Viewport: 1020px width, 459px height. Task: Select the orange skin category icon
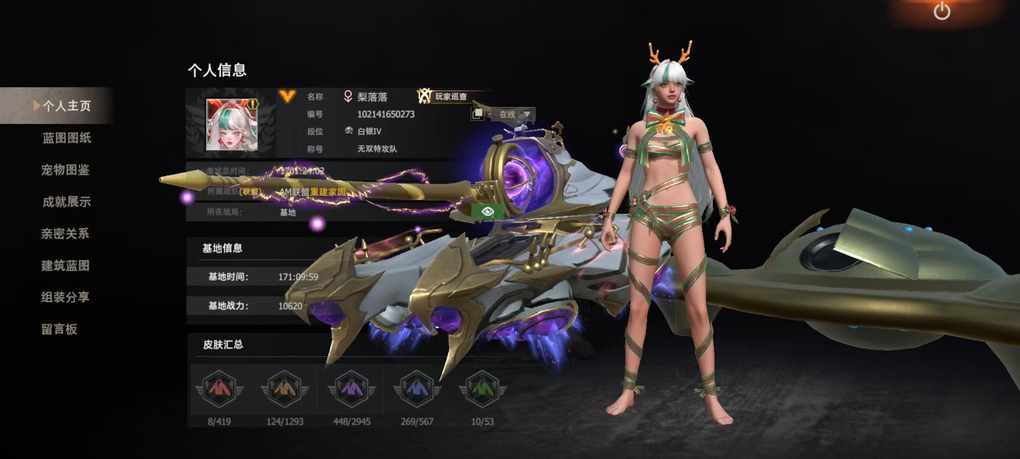tap(284, 386)
